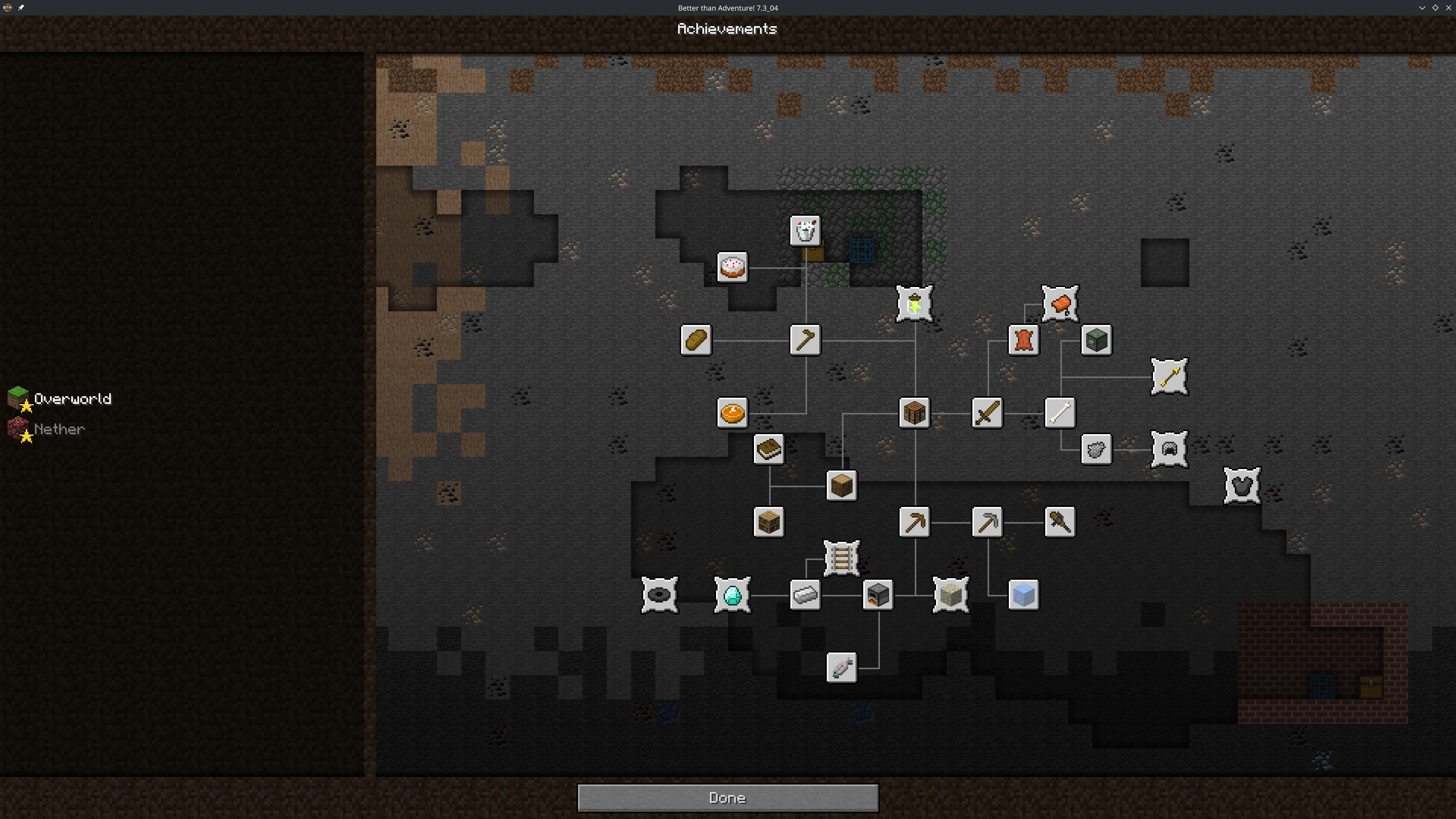The image size is (1456, 819).
Task: Click the pumpkin pie achievement icon
Action: pyautogui.click(x=732, y=413)
